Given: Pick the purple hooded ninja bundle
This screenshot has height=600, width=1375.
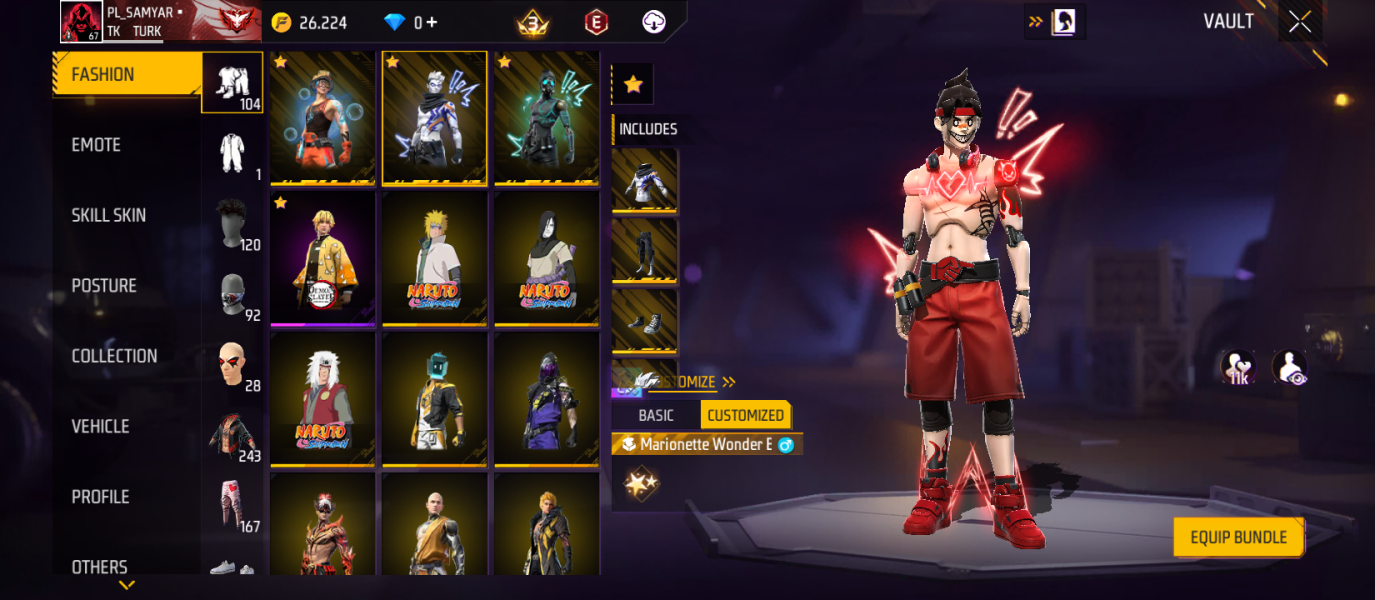Looking at the screenshot, I should click(x=546, y=398).
